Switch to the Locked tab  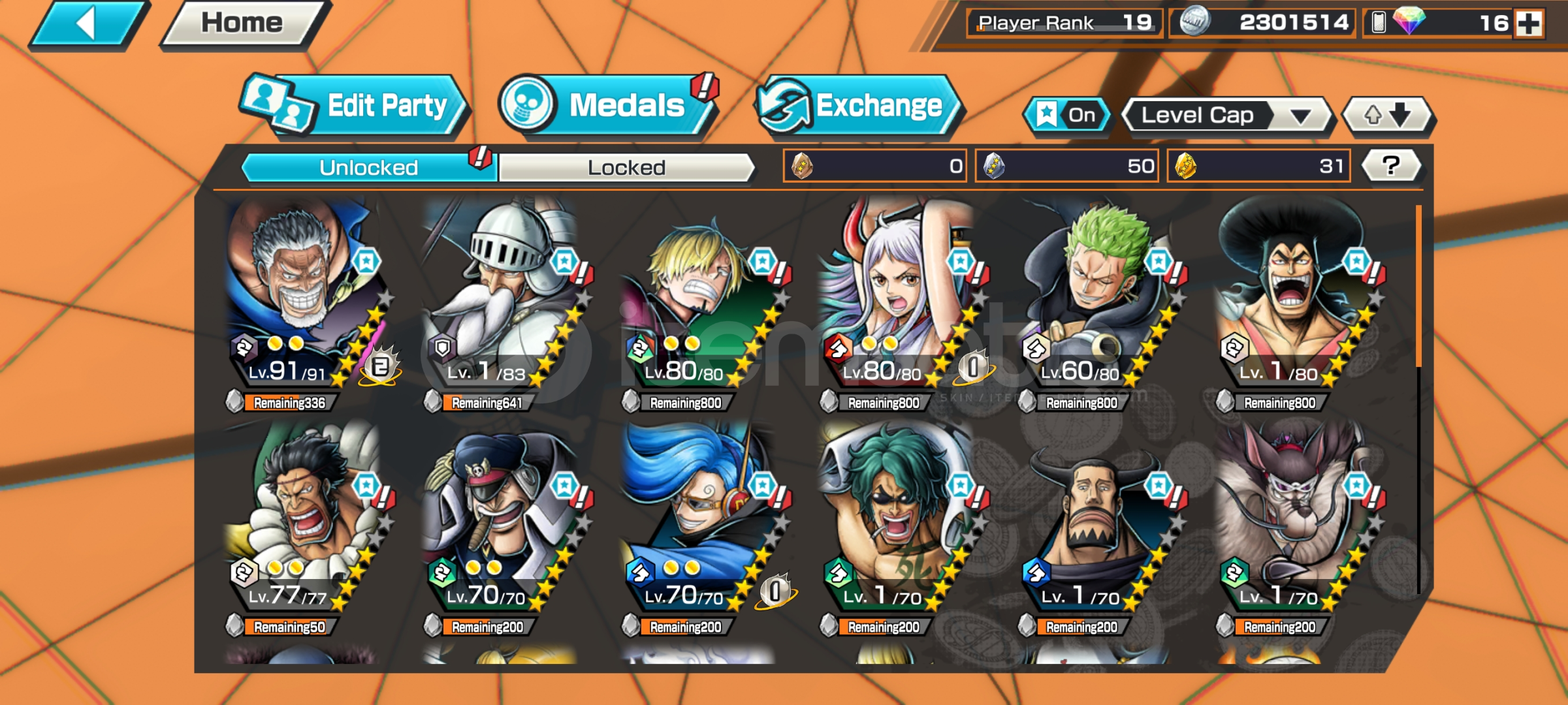pos(626,168)
